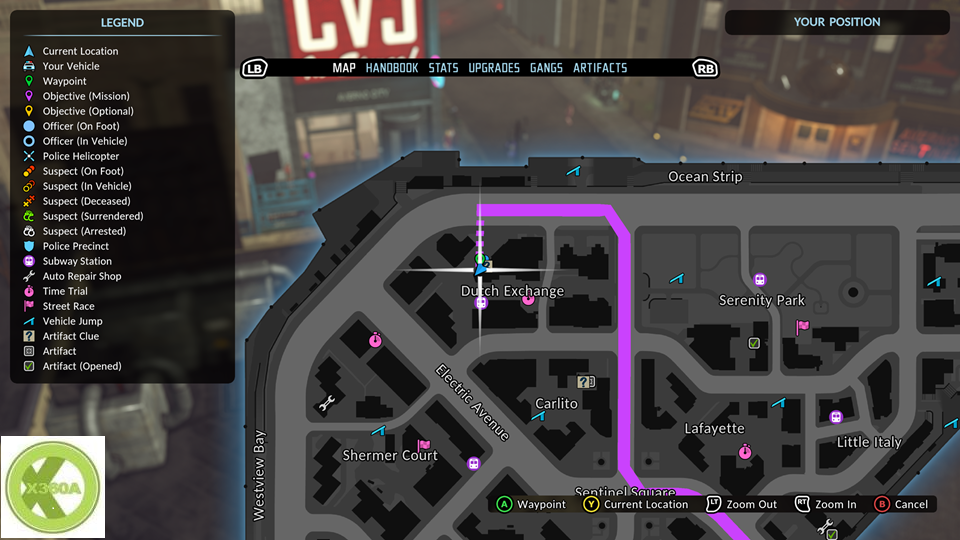Choose the Street Race legend entry

[x=68, y=306]
